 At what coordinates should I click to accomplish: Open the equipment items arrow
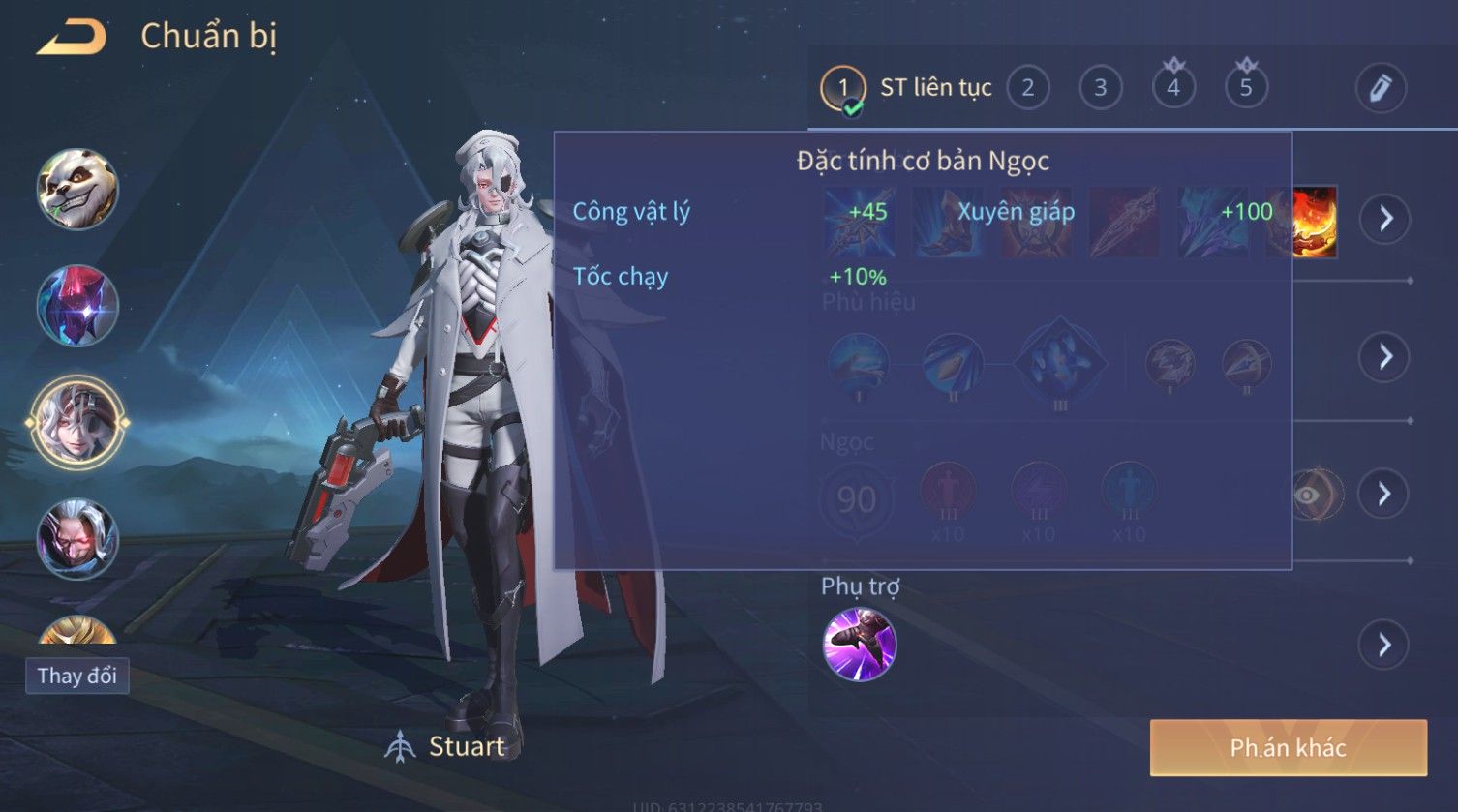point(1385,220)
